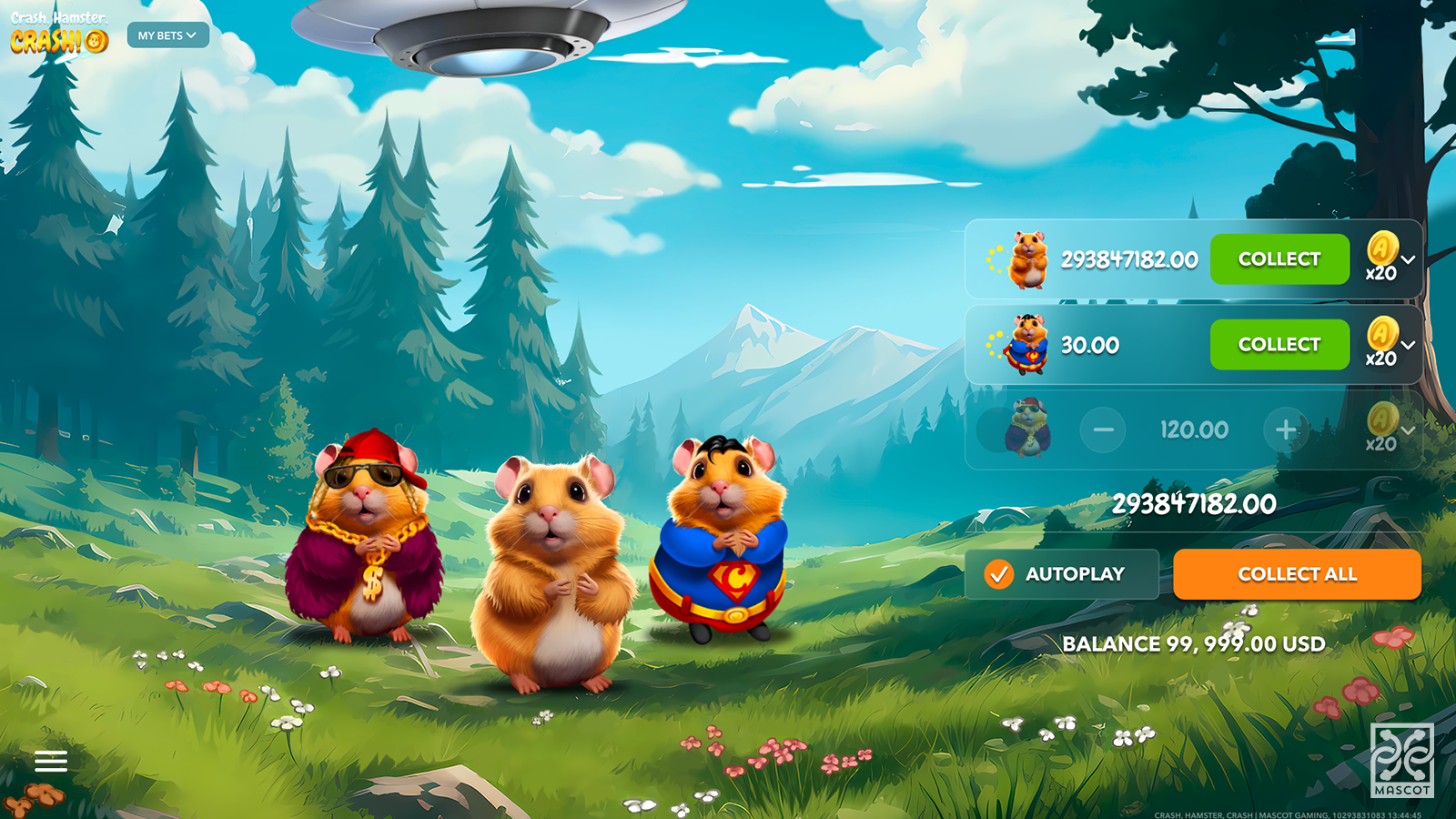Click the Mascot Gaming logo
This screenshot has height=819, width=1456.
pos(1401,760)
